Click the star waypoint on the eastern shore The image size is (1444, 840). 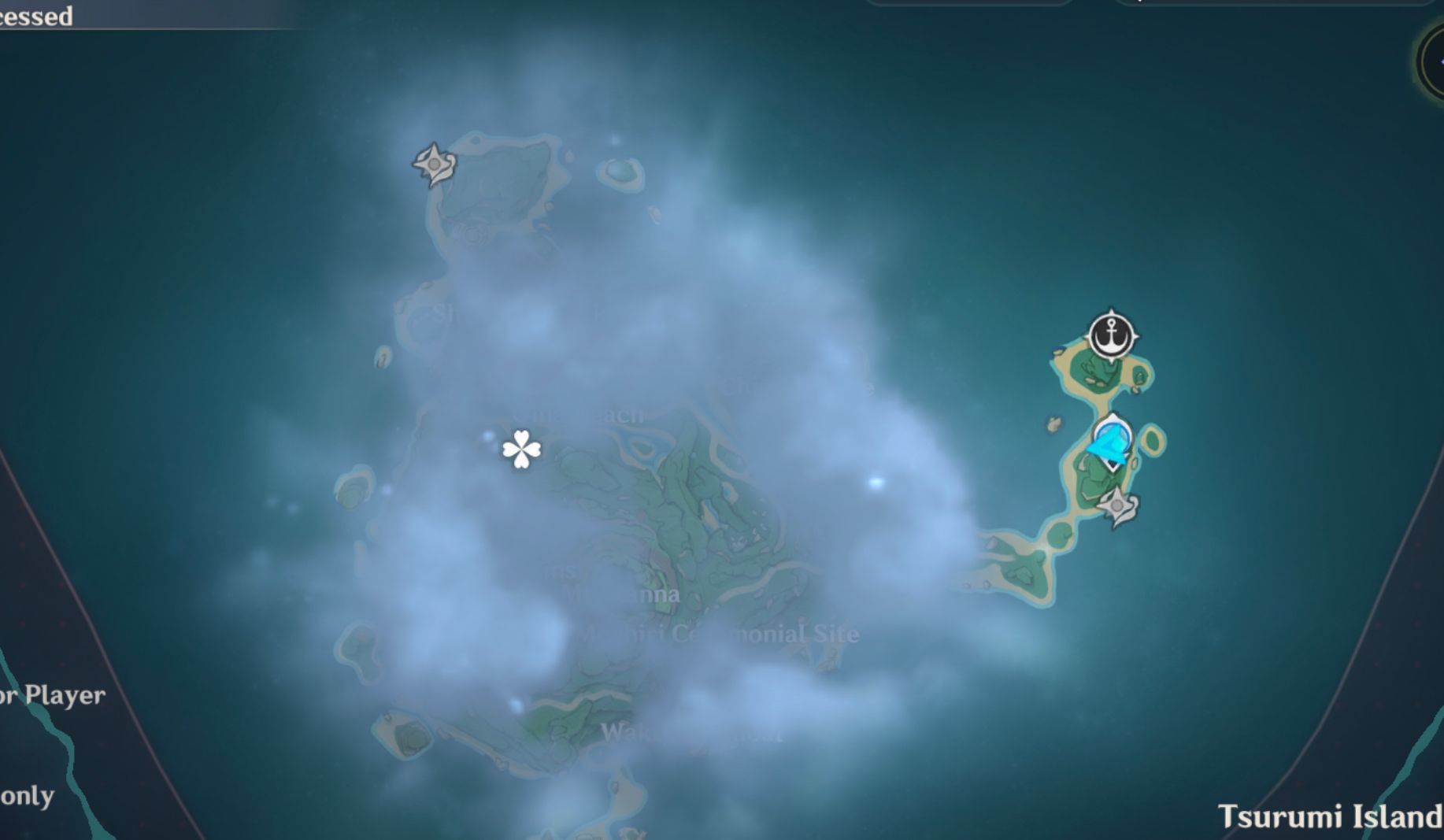click(1118, 504)
